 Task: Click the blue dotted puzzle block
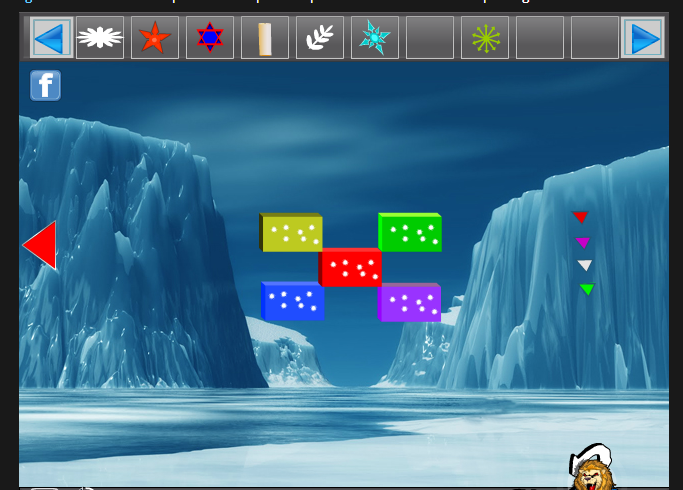[x=293, y=301]
